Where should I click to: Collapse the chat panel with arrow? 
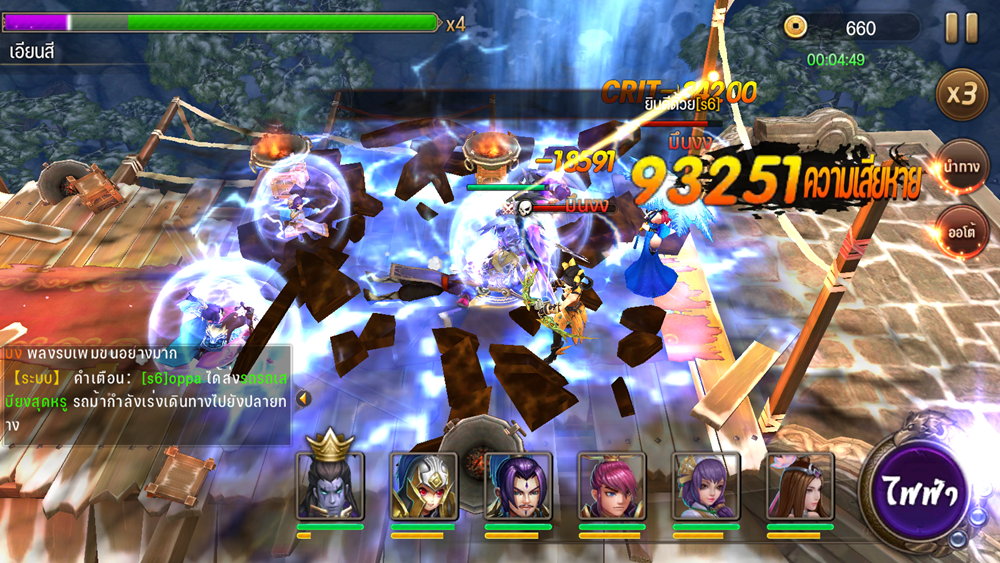pos(303,398)
